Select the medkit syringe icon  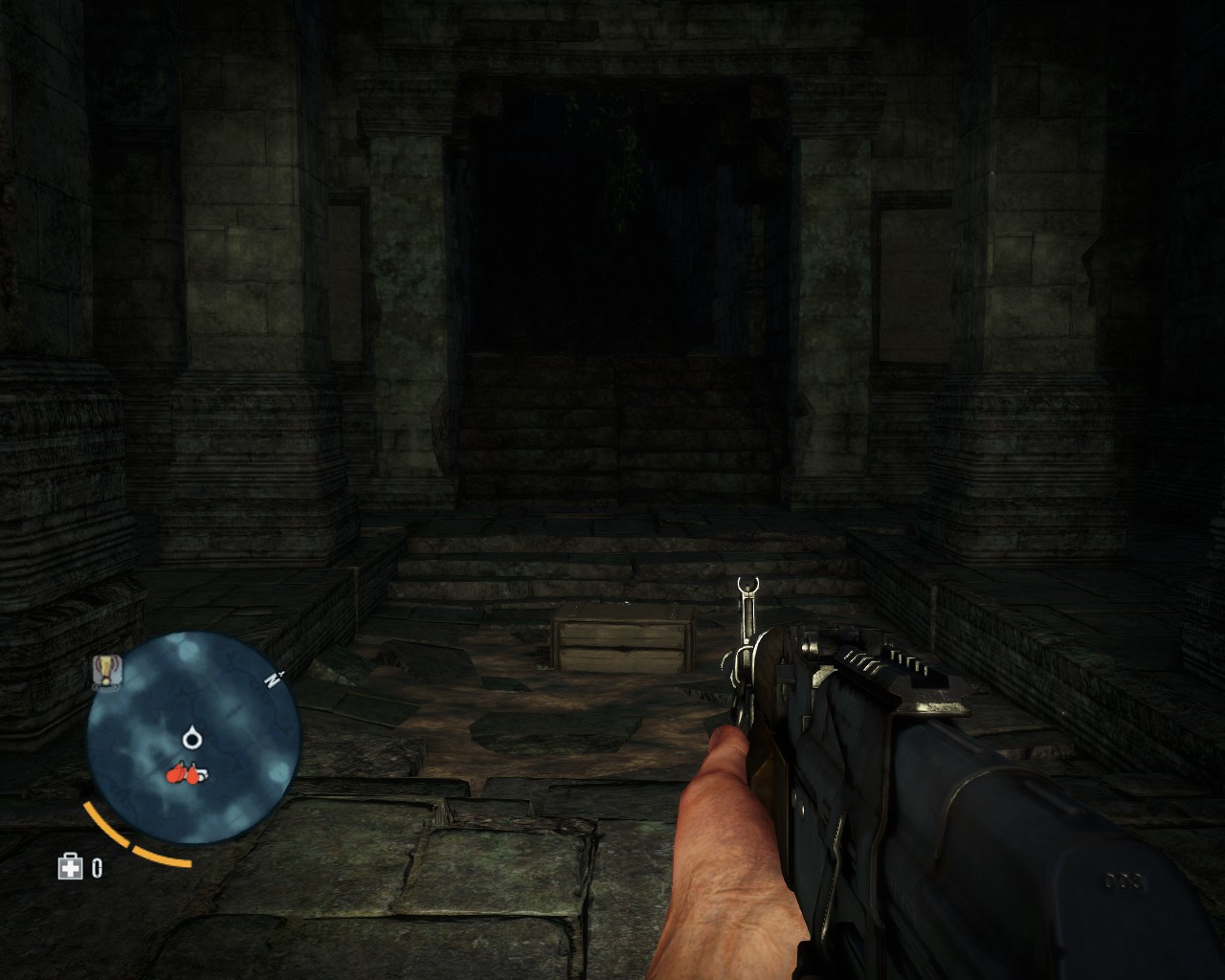point(69,868)
